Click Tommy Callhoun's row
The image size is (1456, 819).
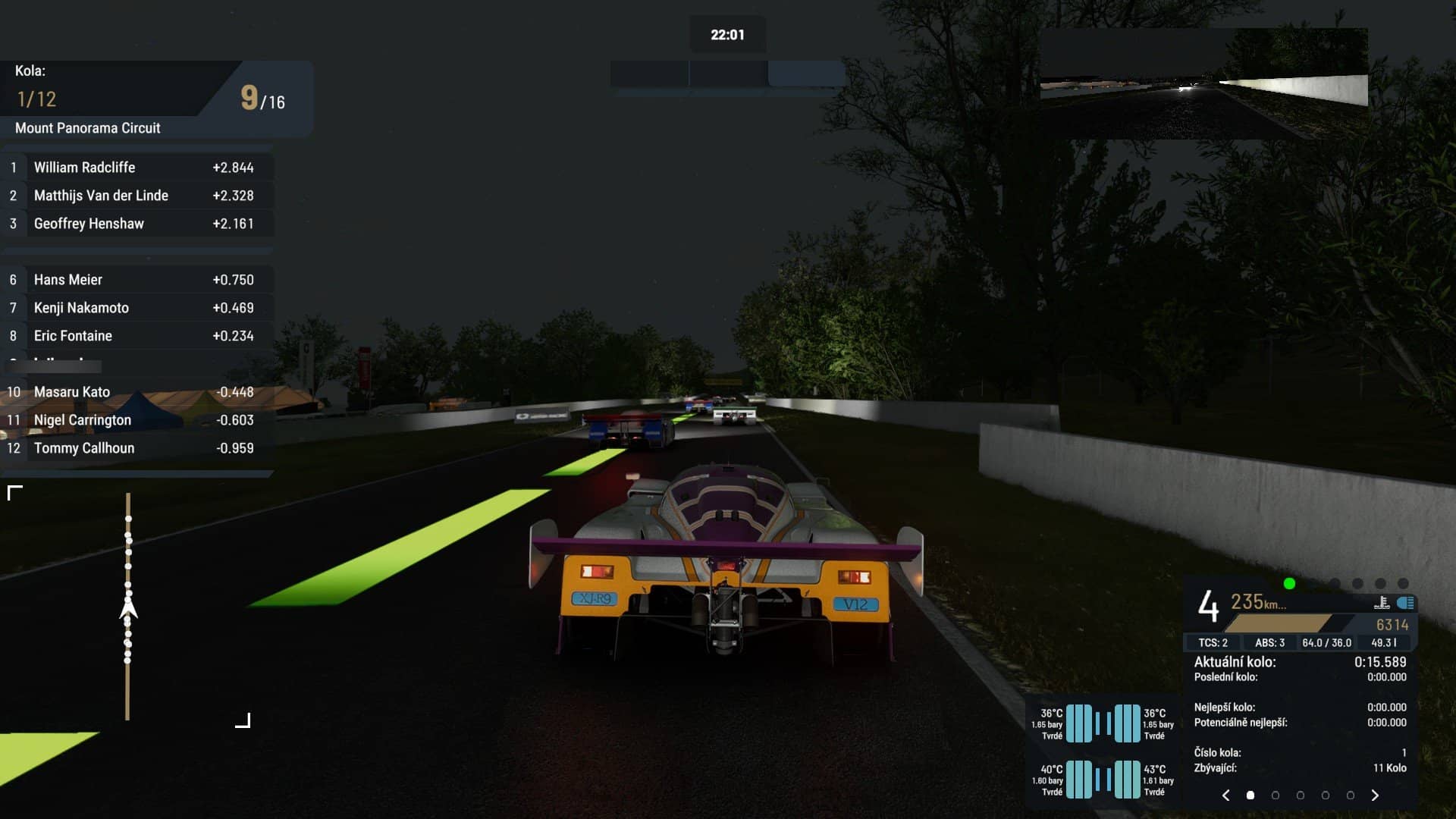(136, 448)
